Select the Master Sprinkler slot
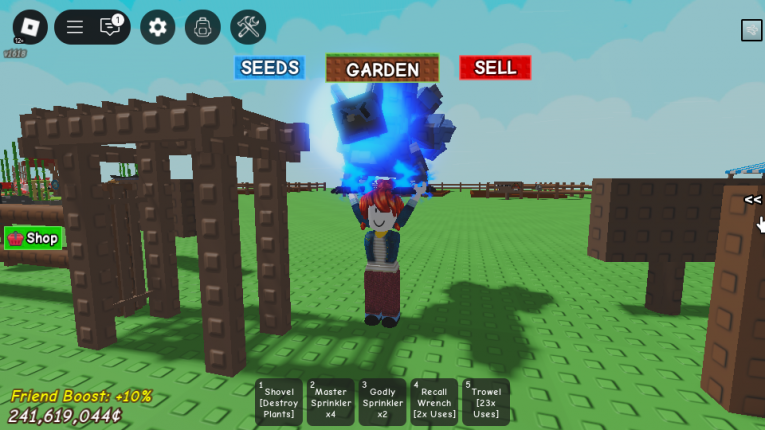Screen dimensions: 765x430 (330, 402)
